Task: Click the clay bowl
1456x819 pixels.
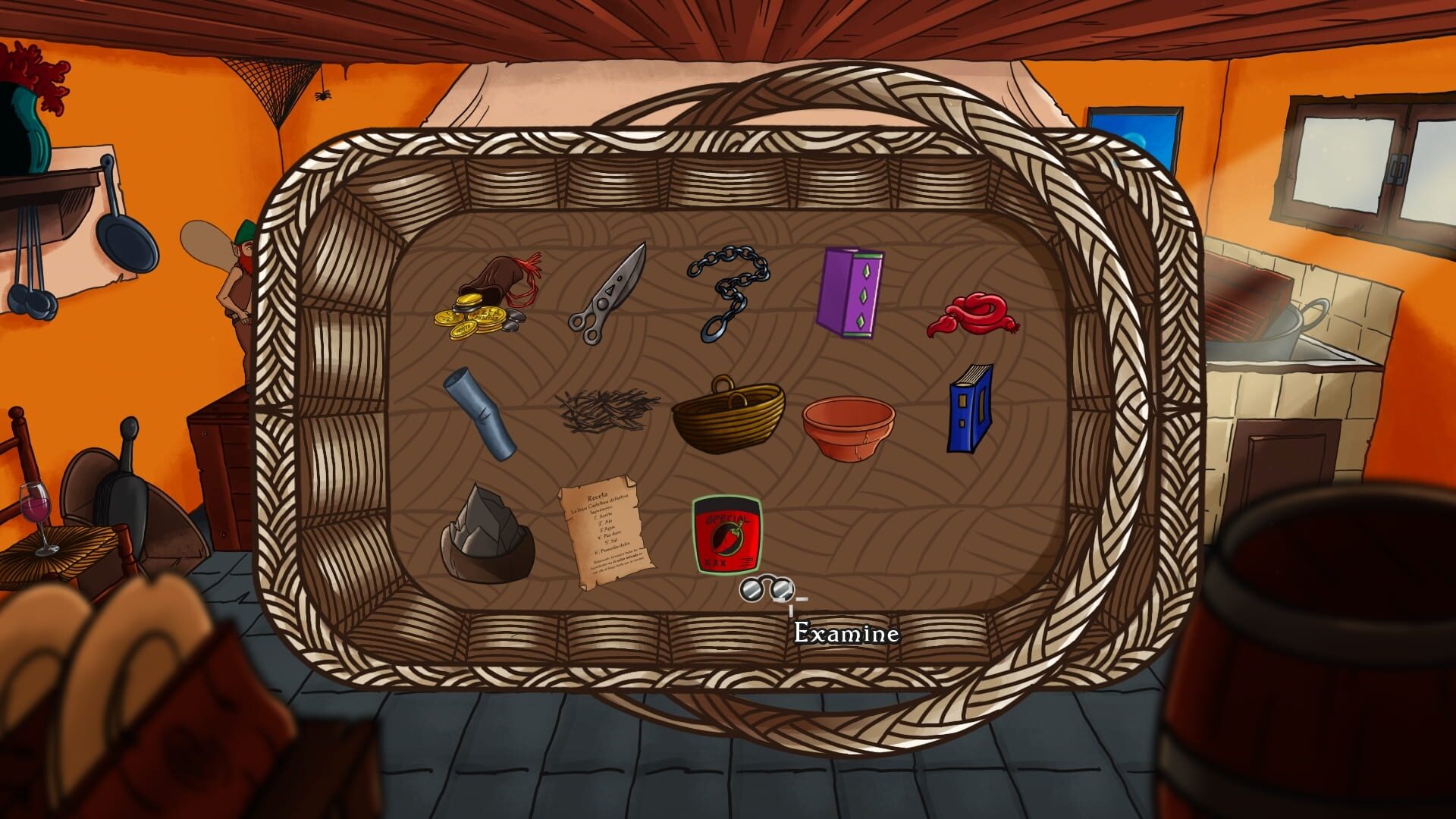Action: (842, 425)
